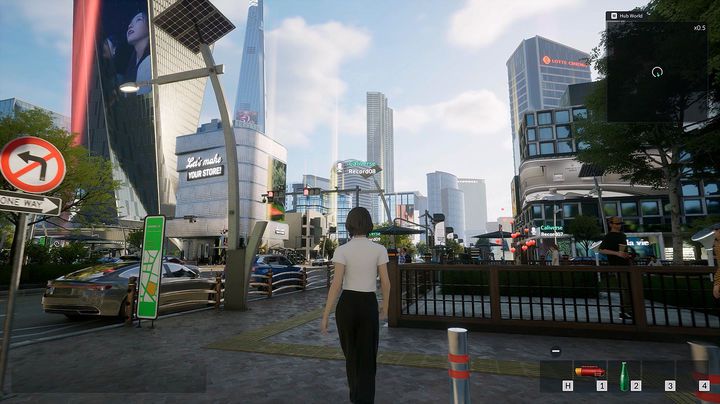Collapse the hotbar with the minus button
720x404 pixels.
tap(555, 350)
